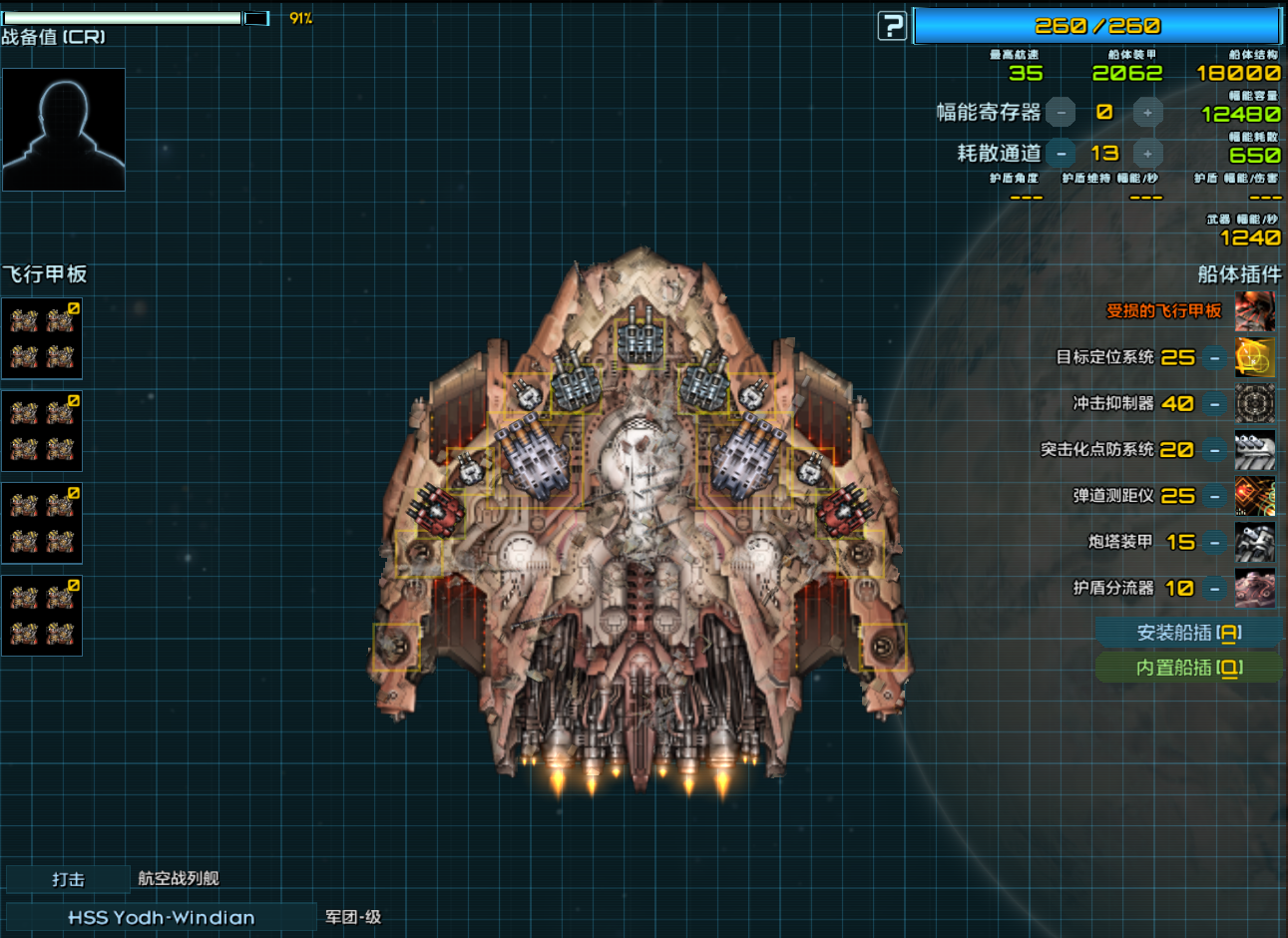Increase 幅能寄存器 capacitor count

pos(1147,113)
